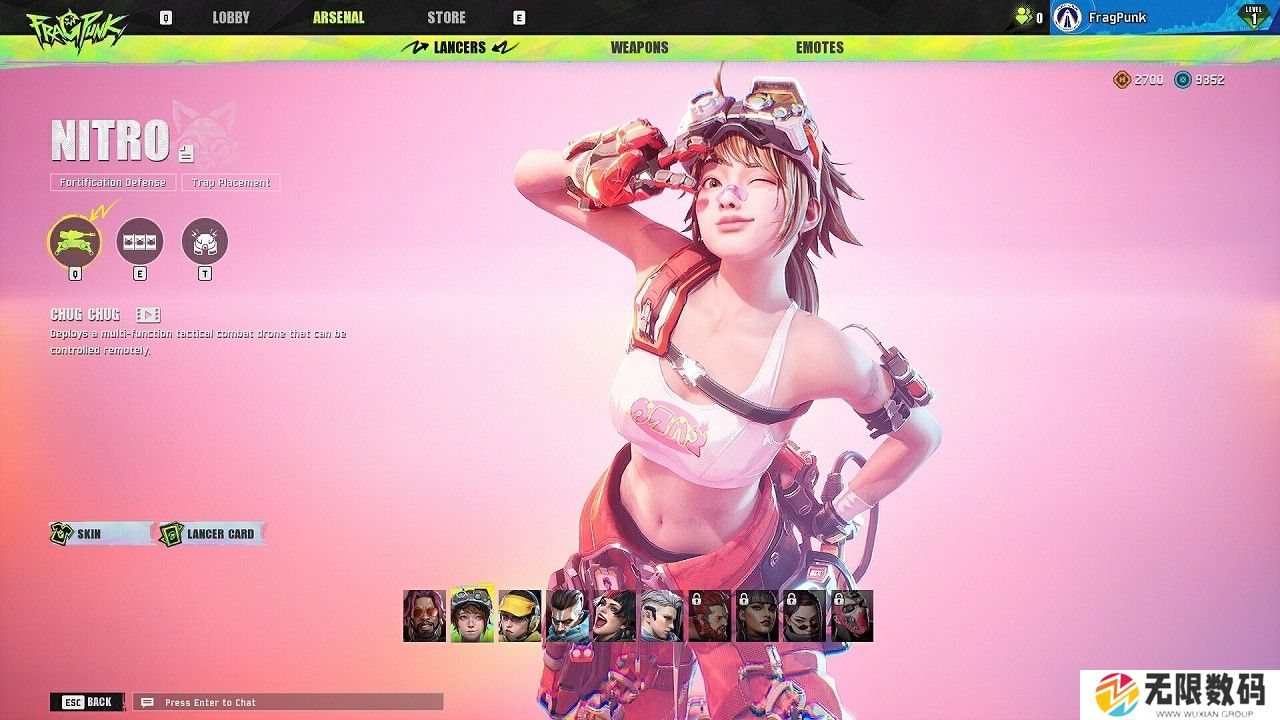The image size is (1280, 720).
Task: Show the T ability details
Action: pyautogui.click(x=205, y=241)
